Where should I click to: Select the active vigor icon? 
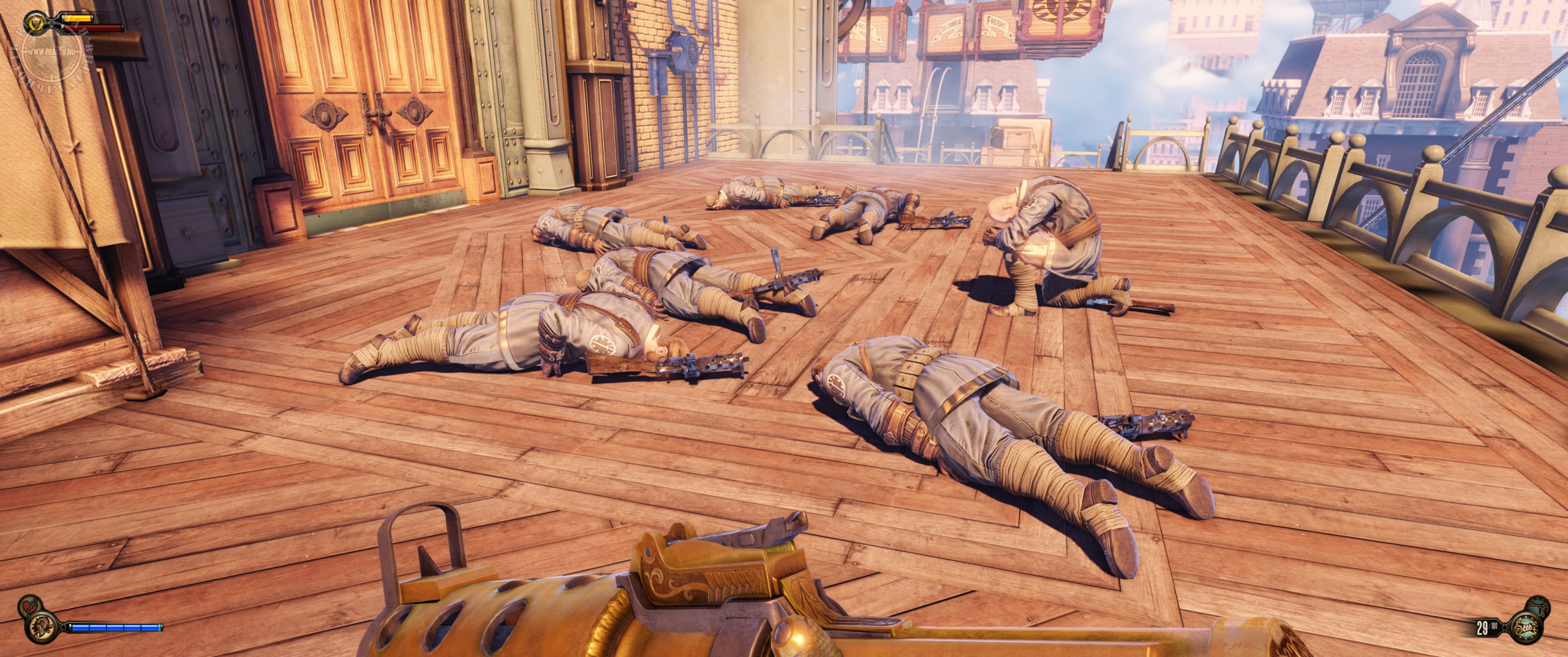(42, 628)
